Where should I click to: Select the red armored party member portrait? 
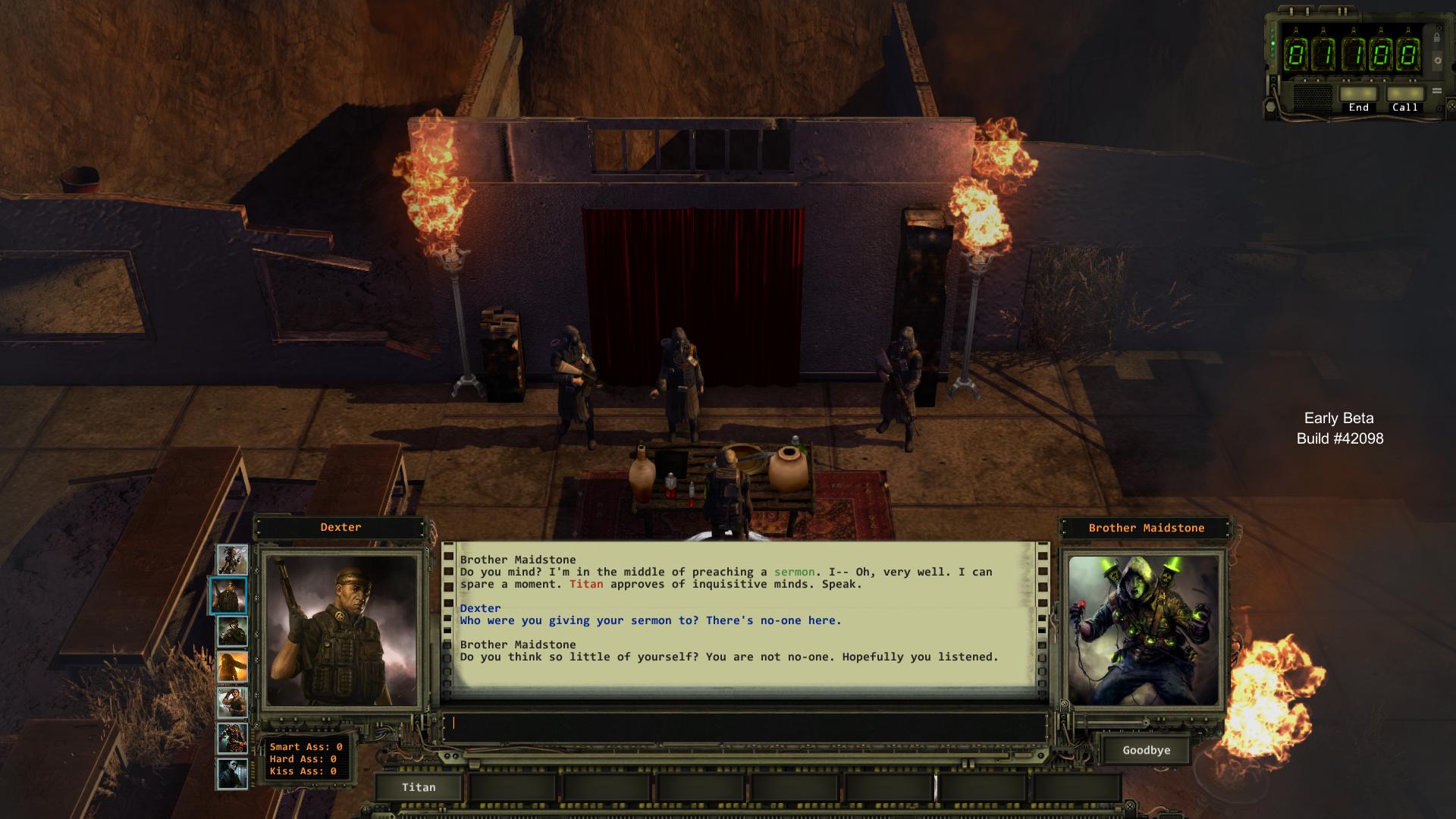[232, 739]
